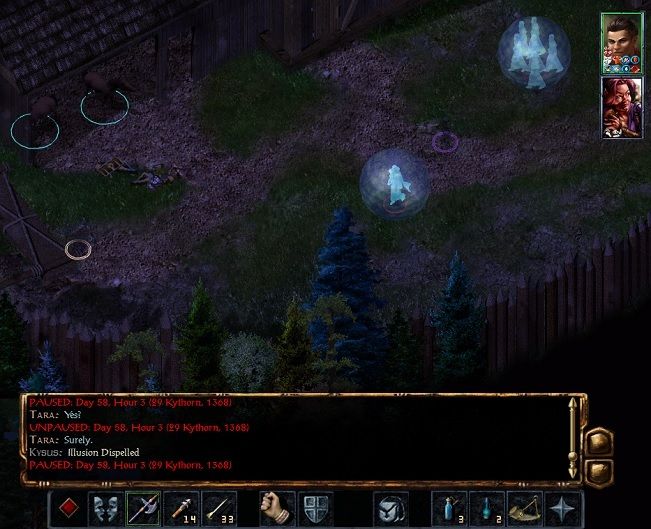
Task: Click the lower gold button beside the log
Action: click(600, 472)
